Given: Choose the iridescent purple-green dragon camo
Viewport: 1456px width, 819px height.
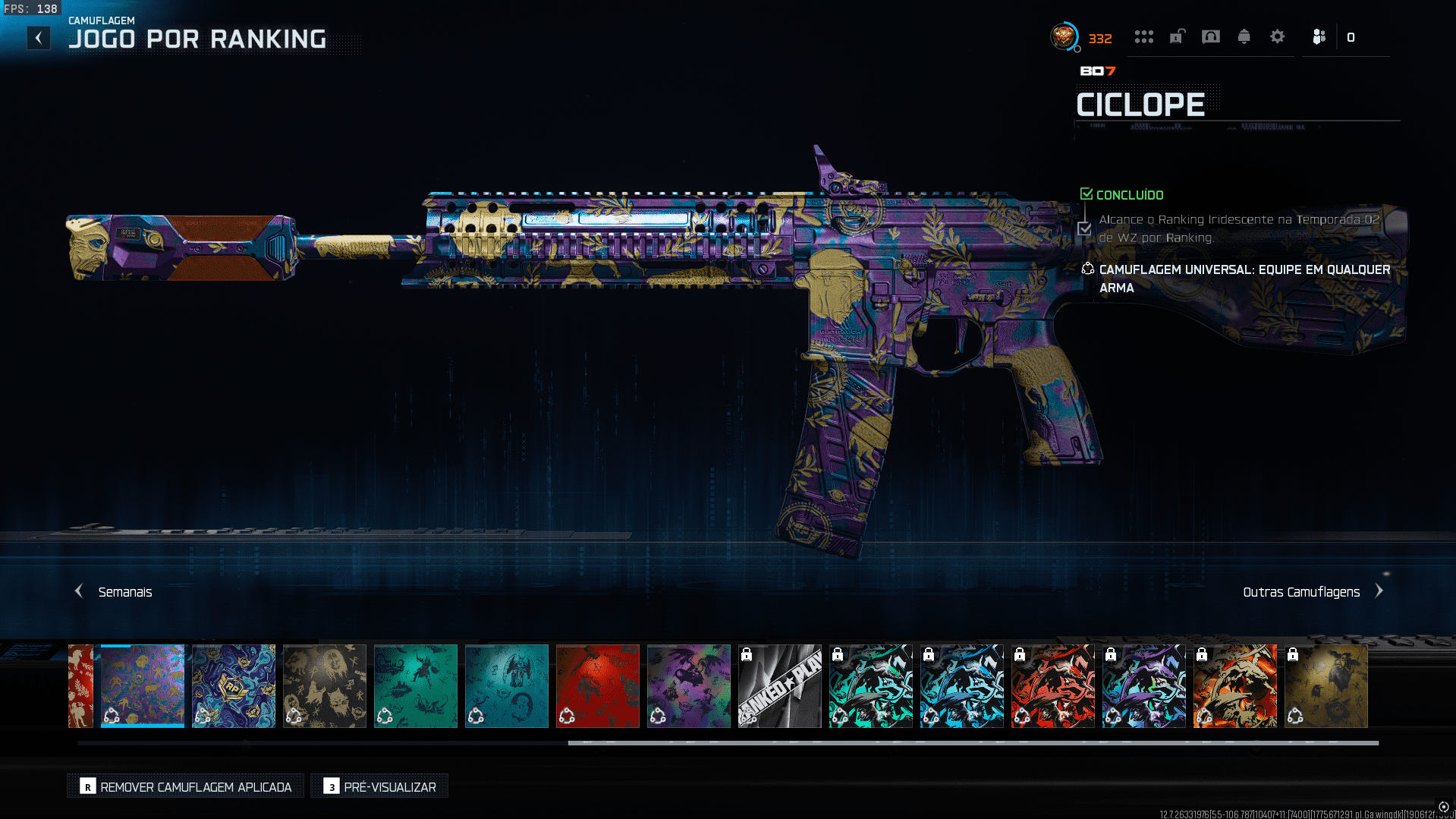Looking at the screenshot, I should coord(689,686).
